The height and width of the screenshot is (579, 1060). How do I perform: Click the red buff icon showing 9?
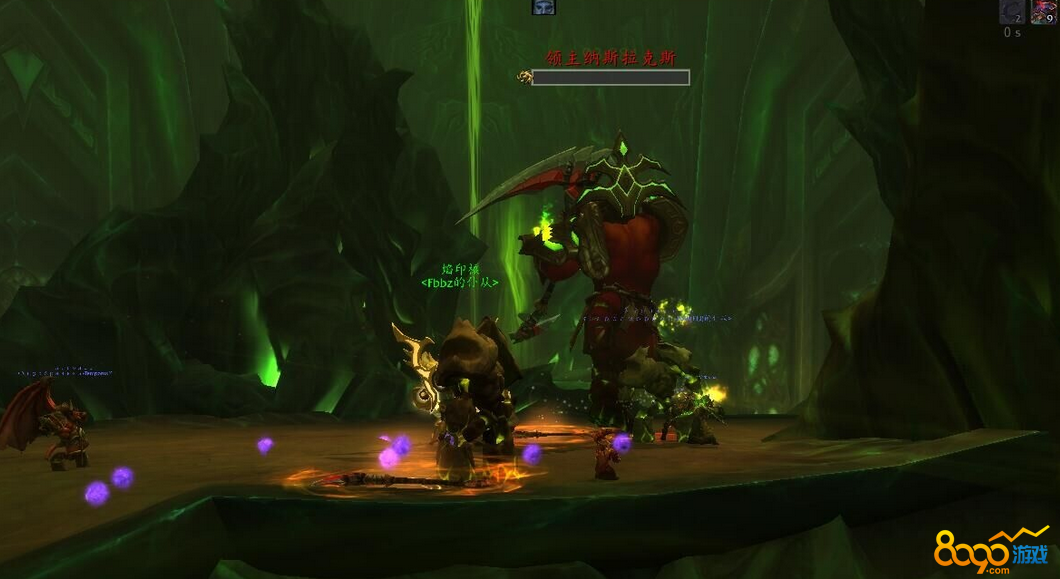coord(1043,12)
